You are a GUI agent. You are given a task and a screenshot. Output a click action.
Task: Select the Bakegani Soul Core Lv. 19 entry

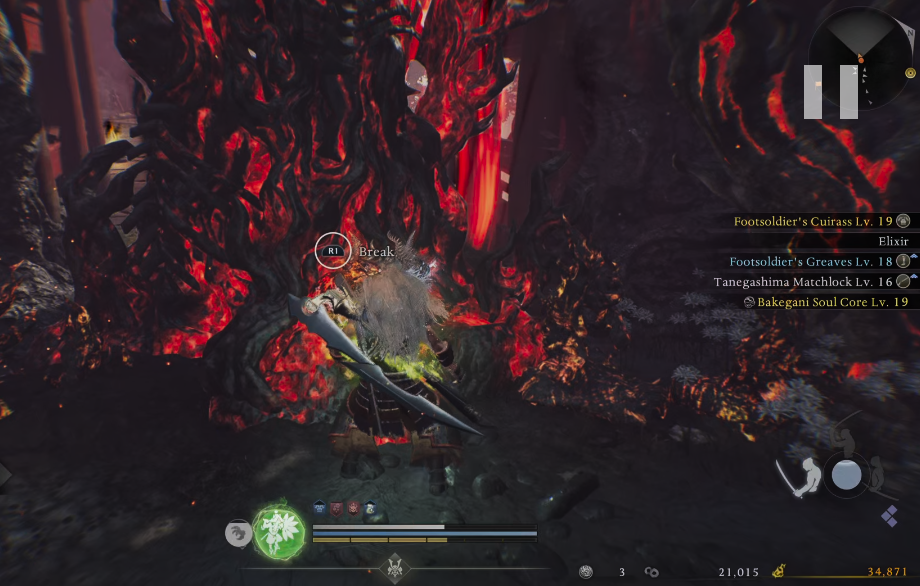[827, 301]
